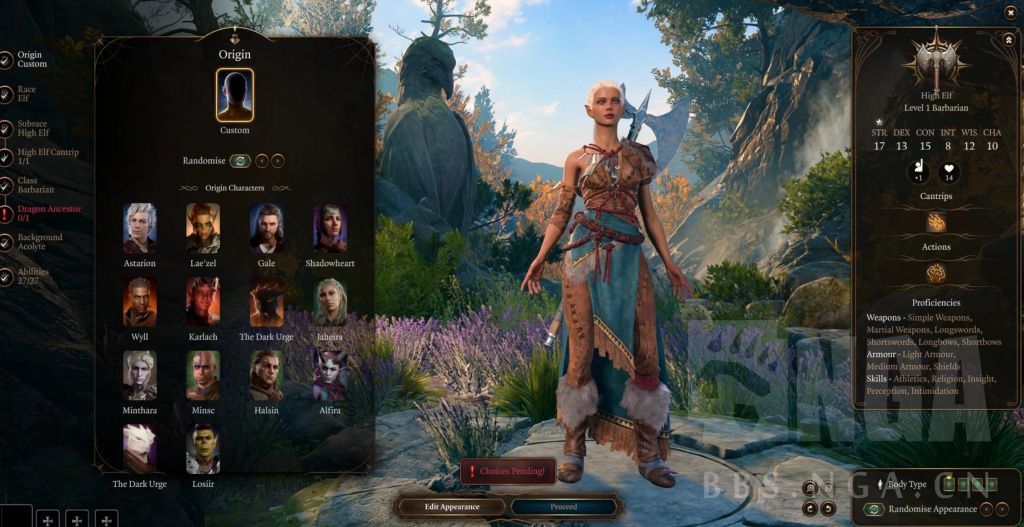This screenshot has height=527, width=1024.
Task: Select the Custom origin portrait
Action: pos(235,95)
